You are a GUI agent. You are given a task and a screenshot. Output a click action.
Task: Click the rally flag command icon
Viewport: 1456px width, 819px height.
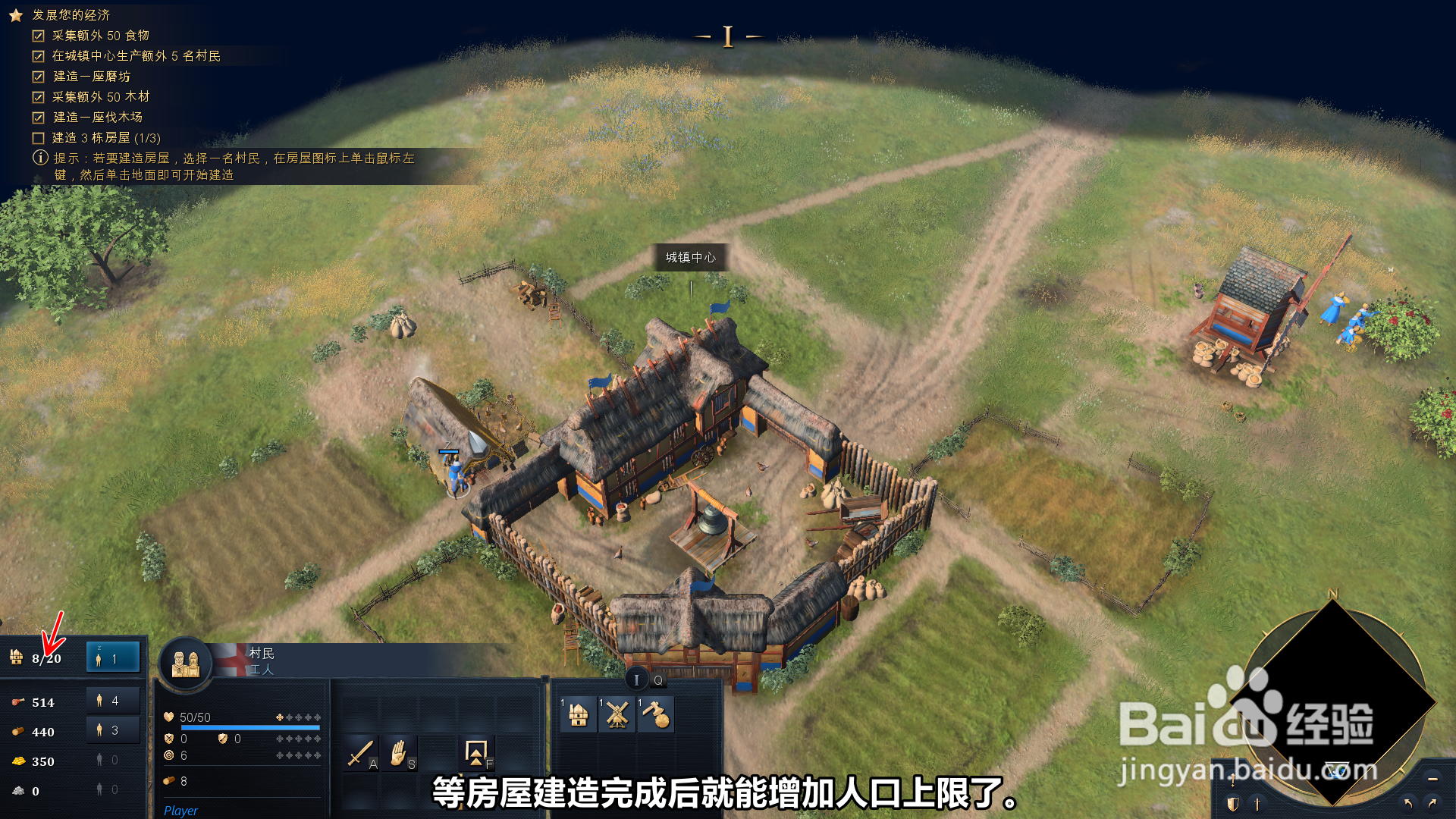point(475,755)
